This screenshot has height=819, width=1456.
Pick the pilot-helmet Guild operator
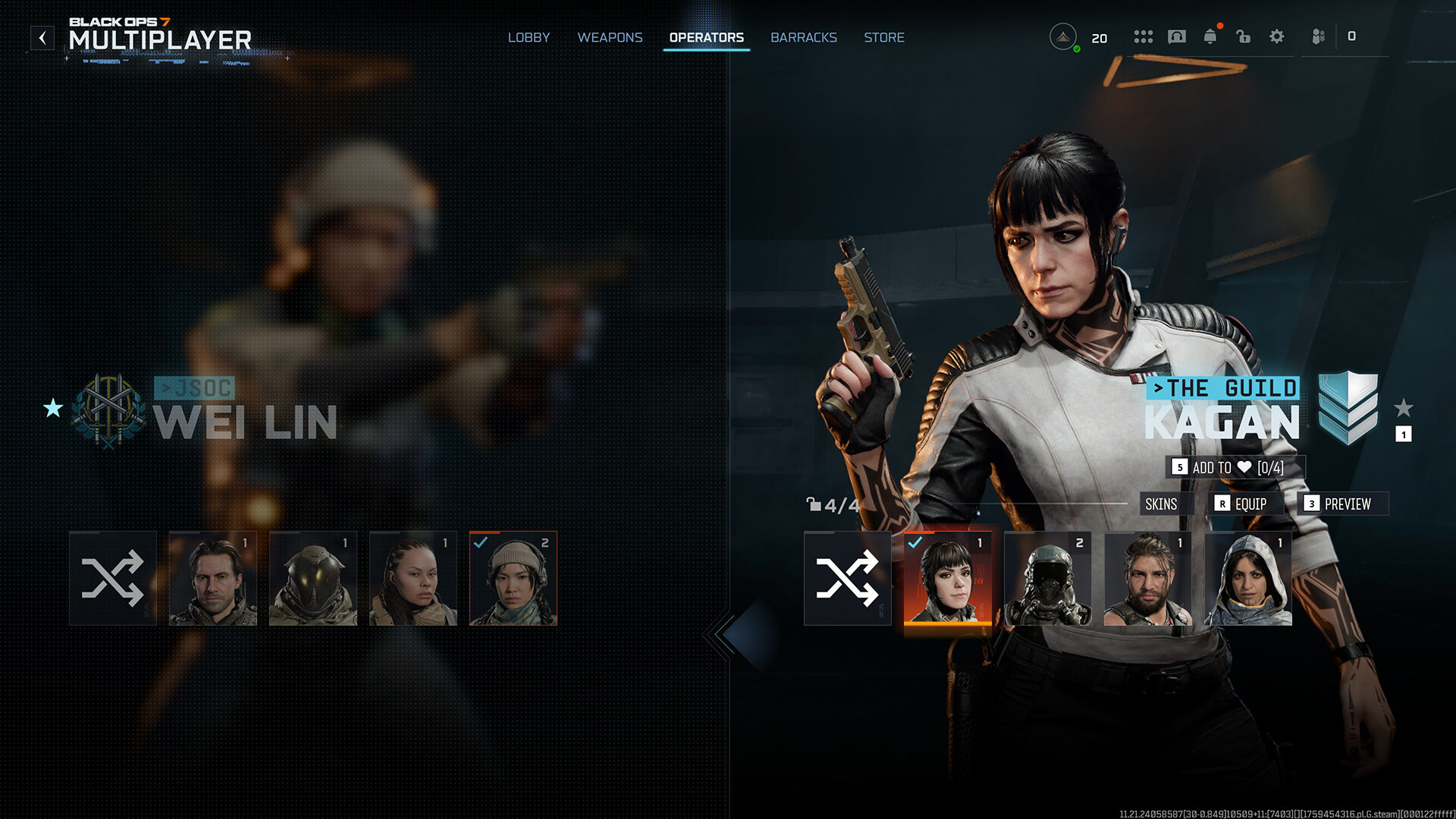pyautogui.click(x=1047, y=578)
